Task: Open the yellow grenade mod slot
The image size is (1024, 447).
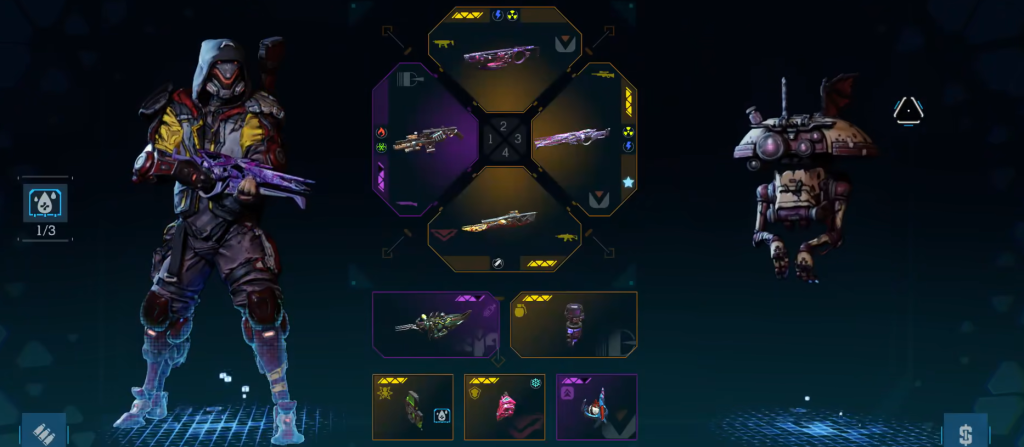Action: tap(573, 324)
